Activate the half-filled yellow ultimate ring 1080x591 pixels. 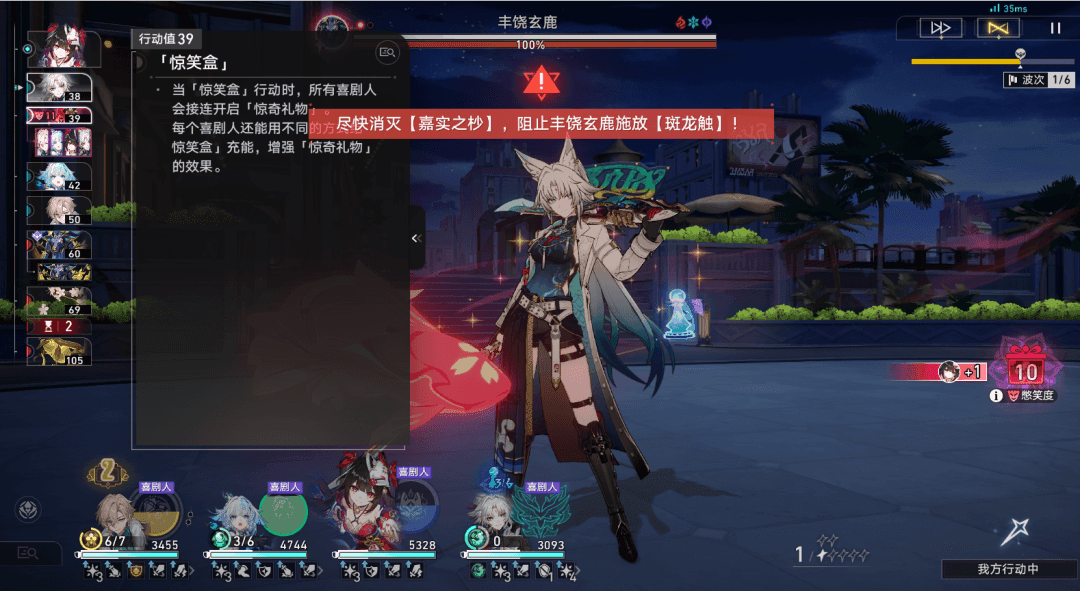[155, 512]
